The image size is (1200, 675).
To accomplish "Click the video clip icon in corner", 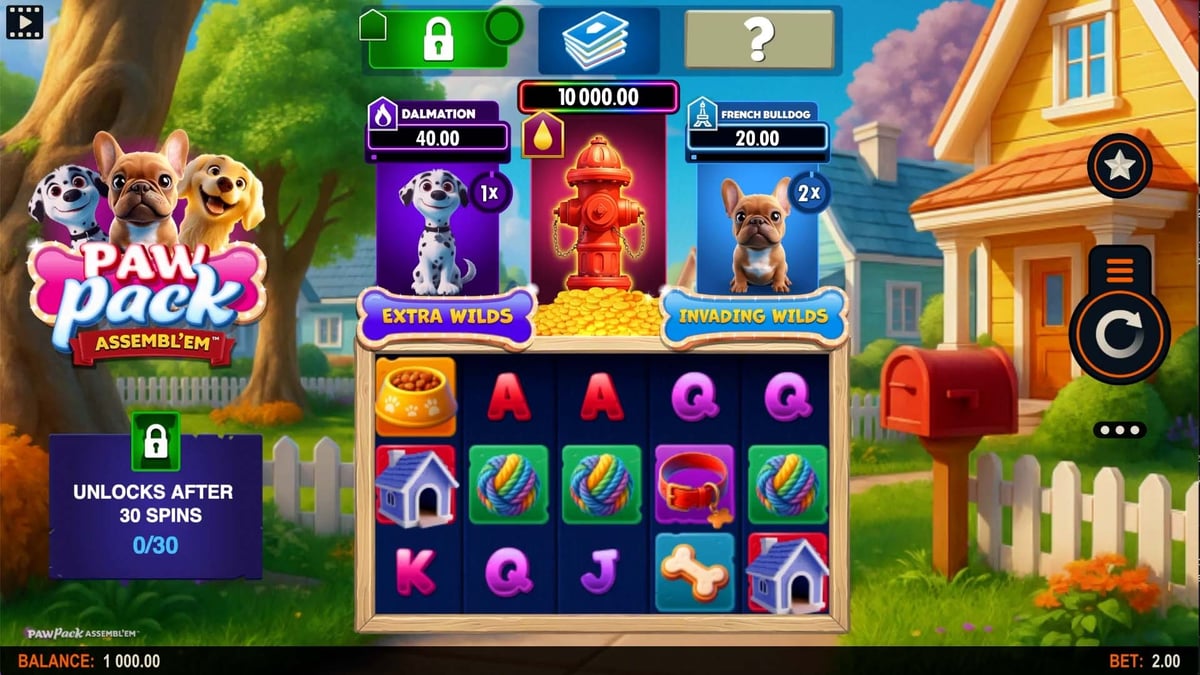I will [x=24, y=20].
